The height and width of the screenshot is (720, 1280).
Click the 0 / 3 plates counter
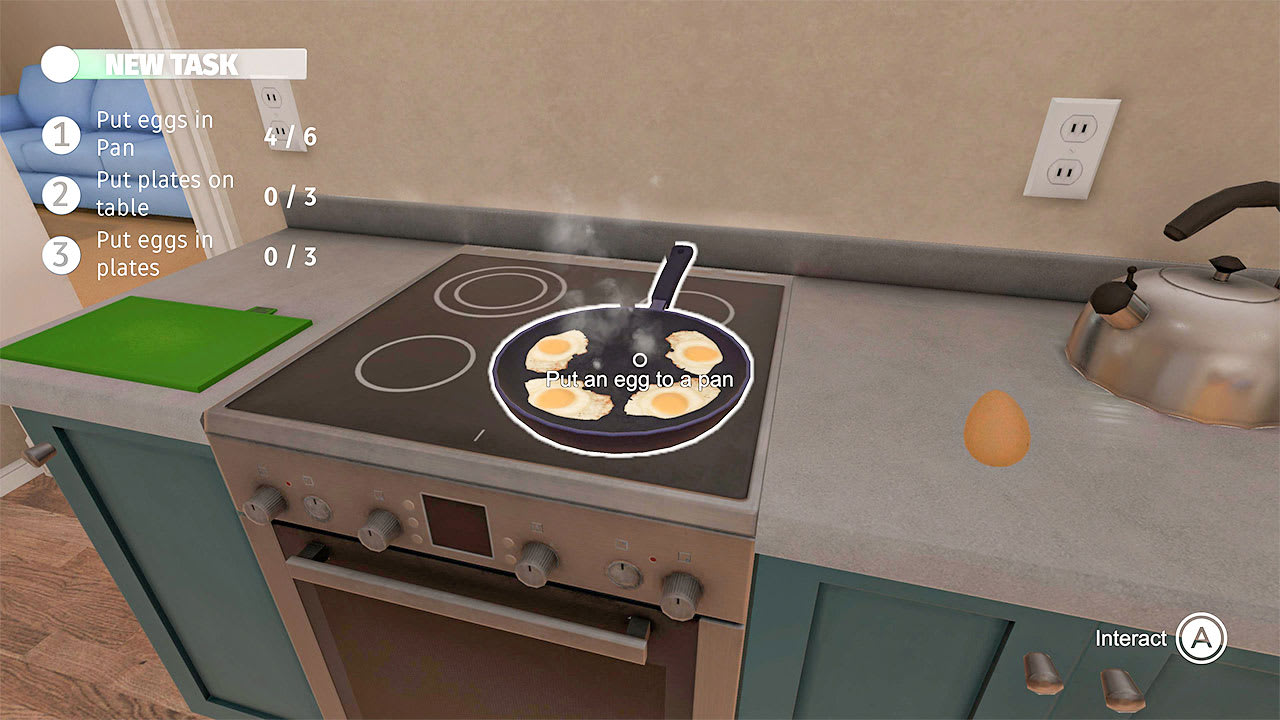pyautogui.click(x=290, y=196)
